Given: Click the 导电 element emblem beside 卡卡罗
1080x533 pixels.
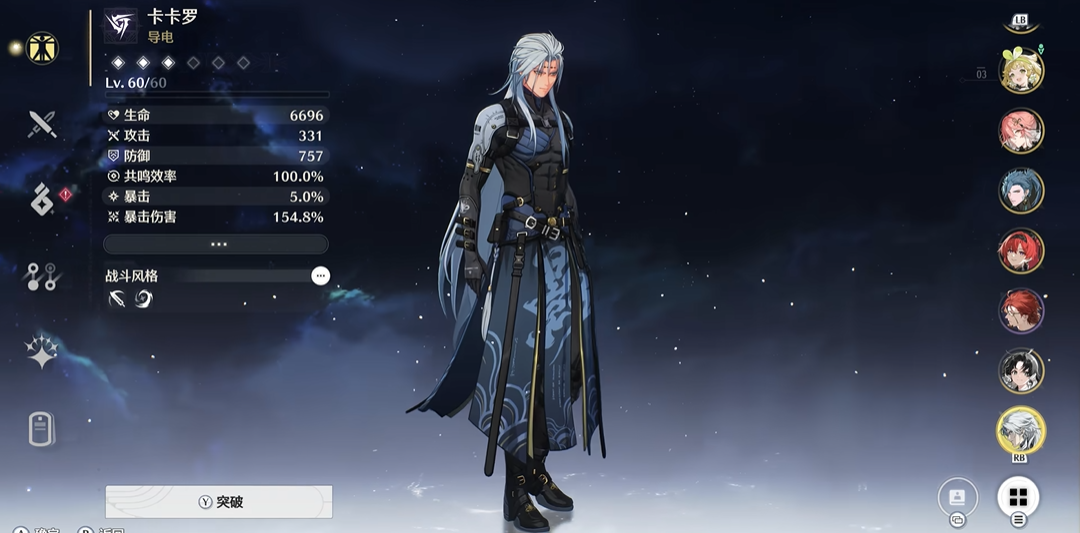Looking at the screenshot, I should point(121,26).
